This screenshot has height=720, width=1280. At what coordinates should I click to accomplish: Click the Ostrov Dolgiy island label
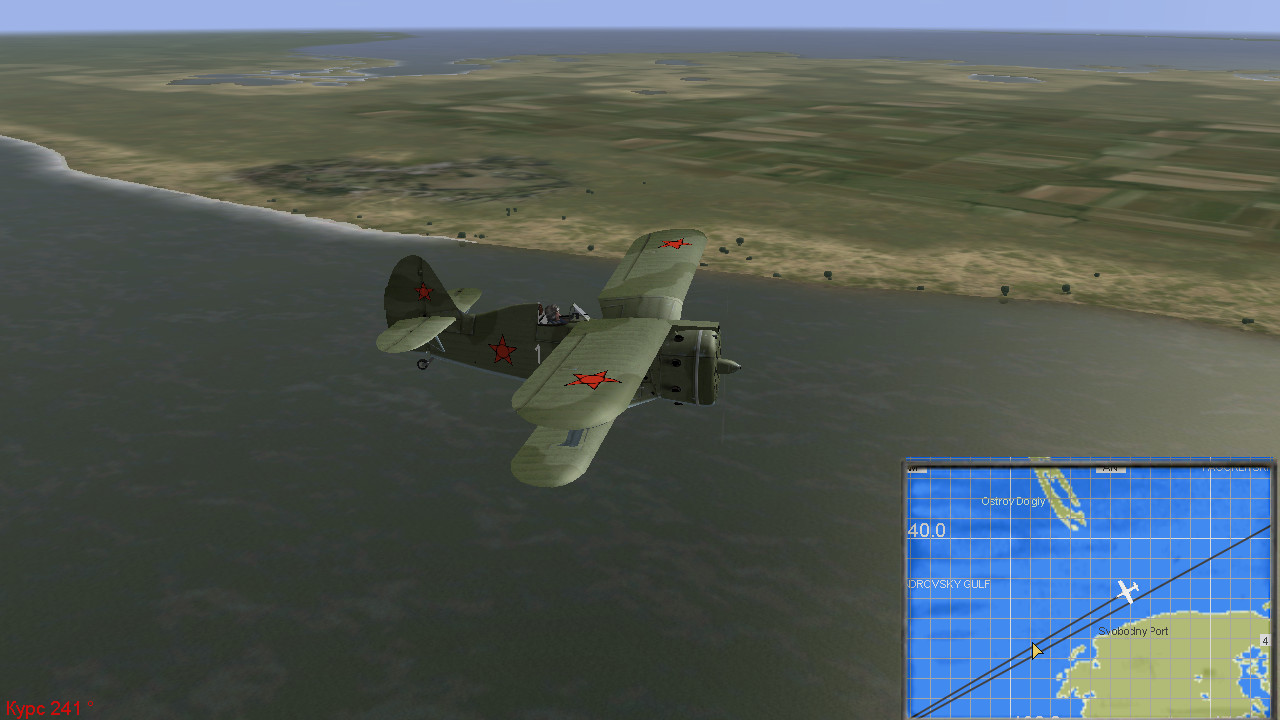pos(1013,501)
